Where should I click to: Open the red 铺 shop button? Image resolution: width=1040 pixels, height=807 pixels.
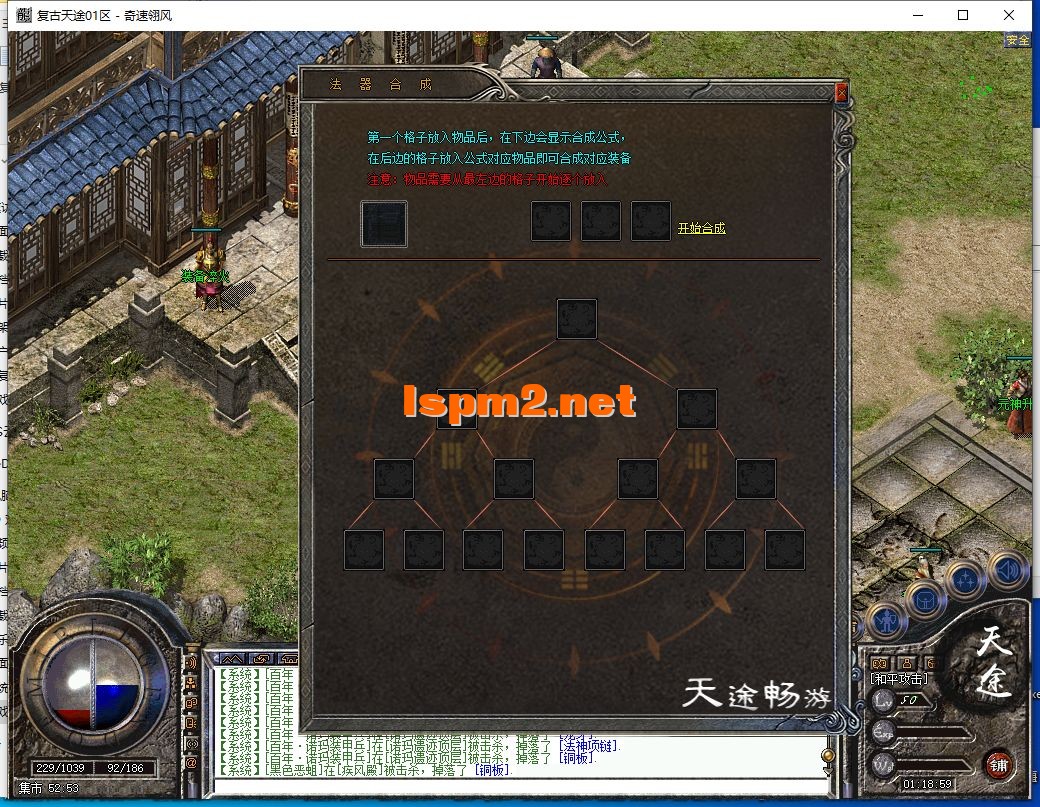(997, 764)
